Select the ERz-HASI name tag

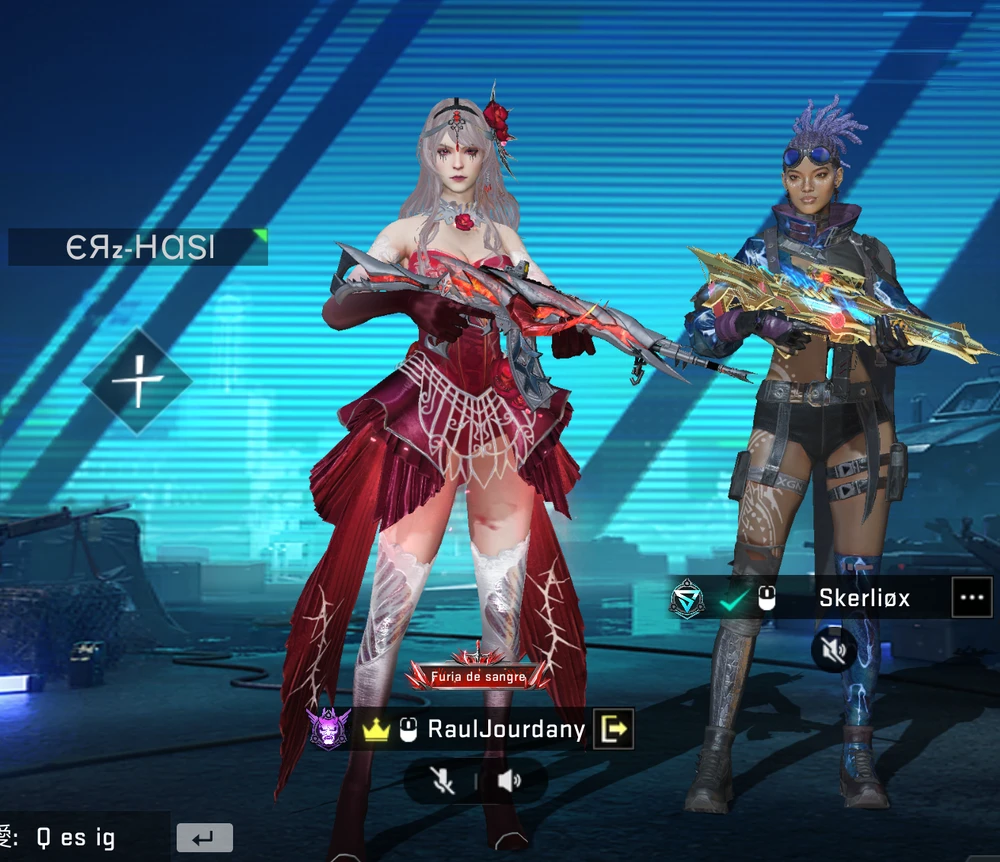138,247
